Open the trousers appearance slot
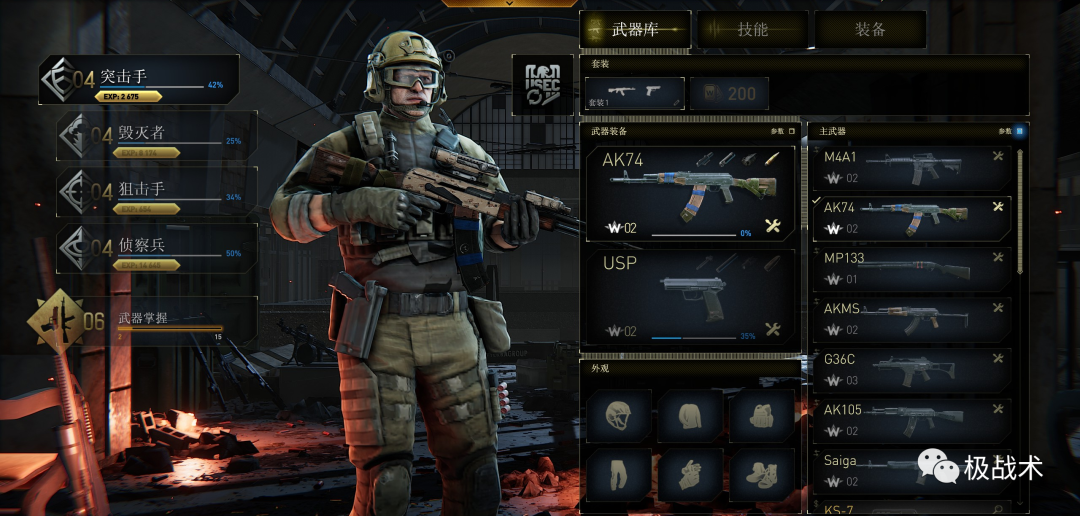Image resolution: width=1080 pixels, height=516 pixels. coord(619,475)
